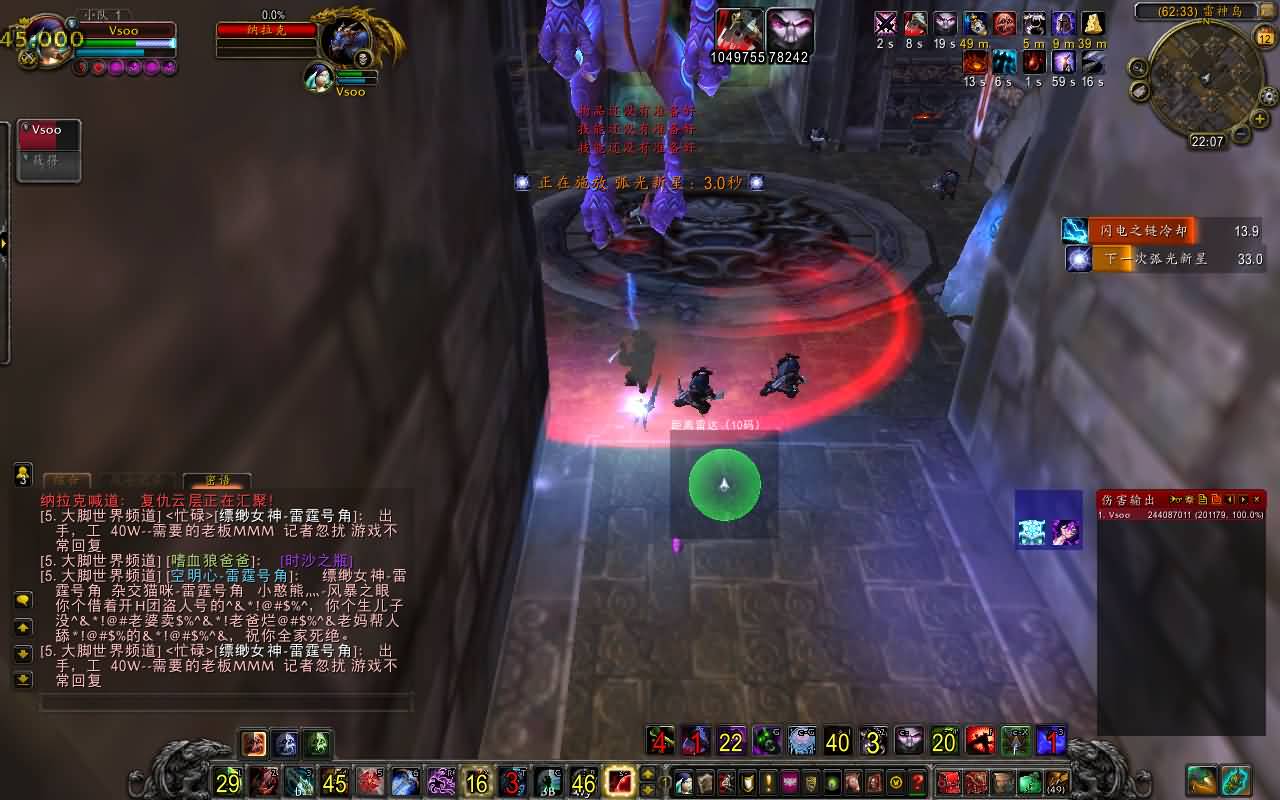Image resolution: width=1280 pixels, height=800 pixels.
Task: Click the scroll-to-bottom arrow beside the chat window
Action: point(24,678)
